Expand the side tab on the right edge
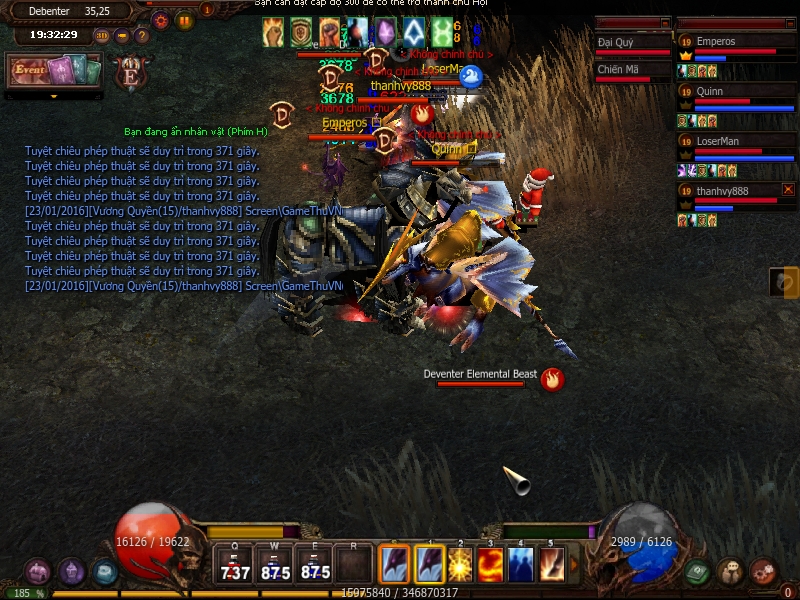 [x=785, y=282]
